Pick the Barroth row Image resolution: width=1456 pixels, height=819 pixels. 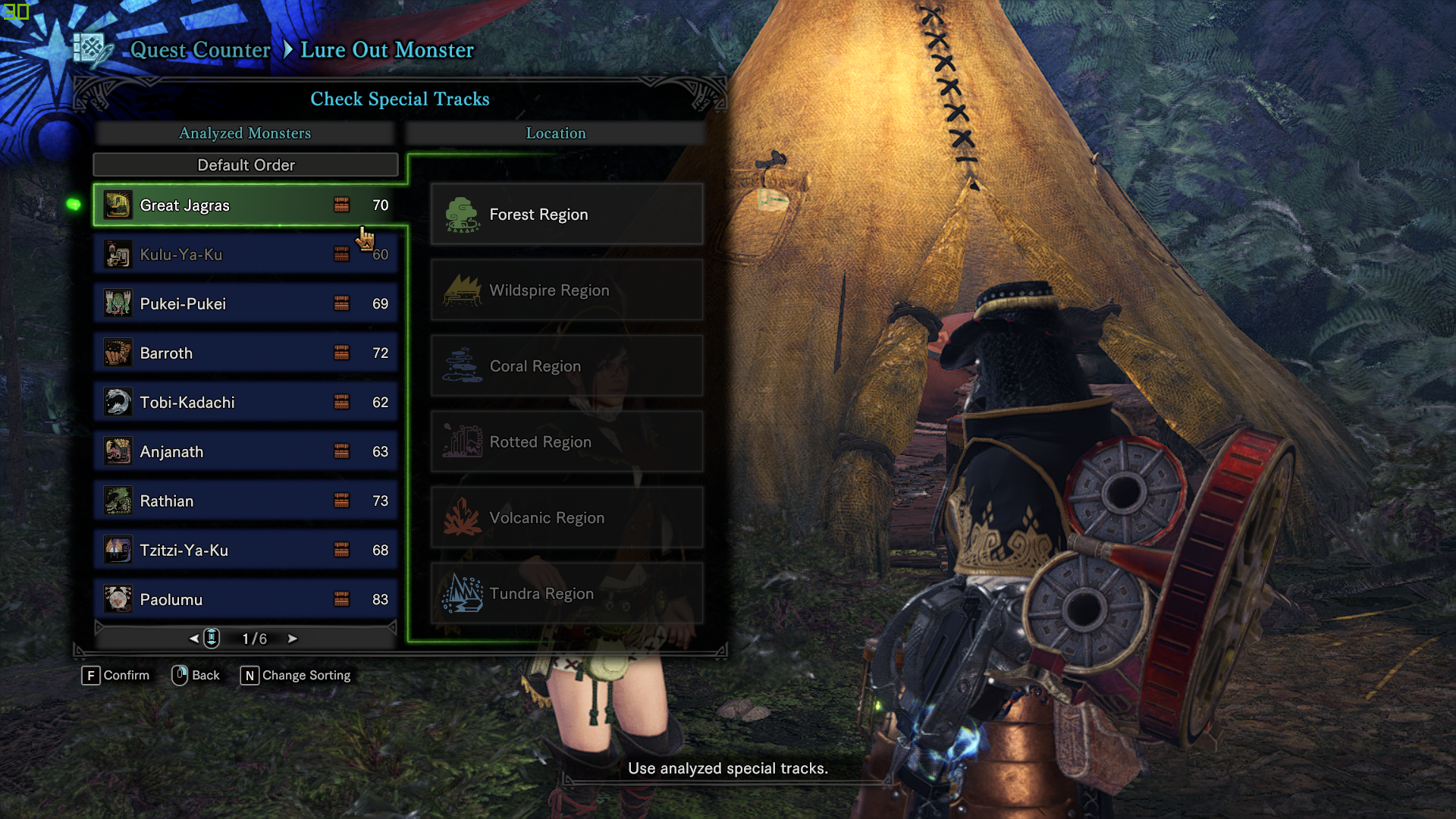246,353
